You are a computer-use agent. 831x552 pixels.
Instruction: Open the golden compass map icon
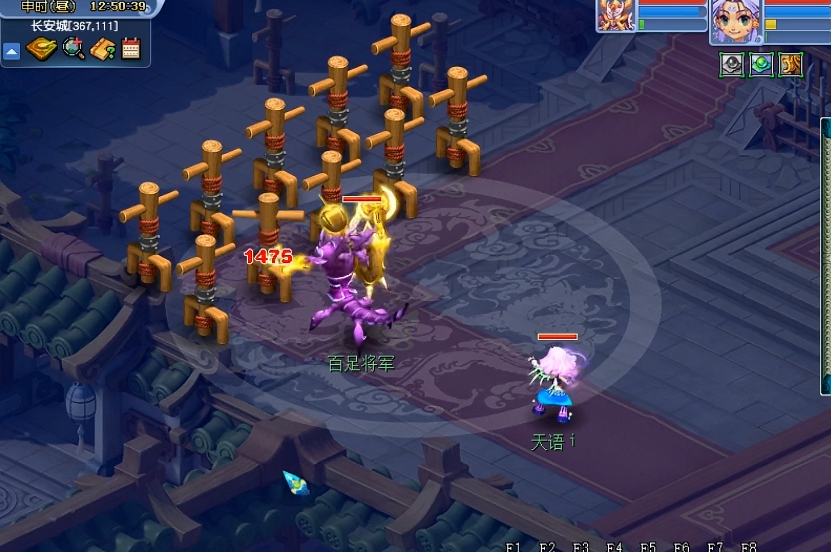(41, 49)
